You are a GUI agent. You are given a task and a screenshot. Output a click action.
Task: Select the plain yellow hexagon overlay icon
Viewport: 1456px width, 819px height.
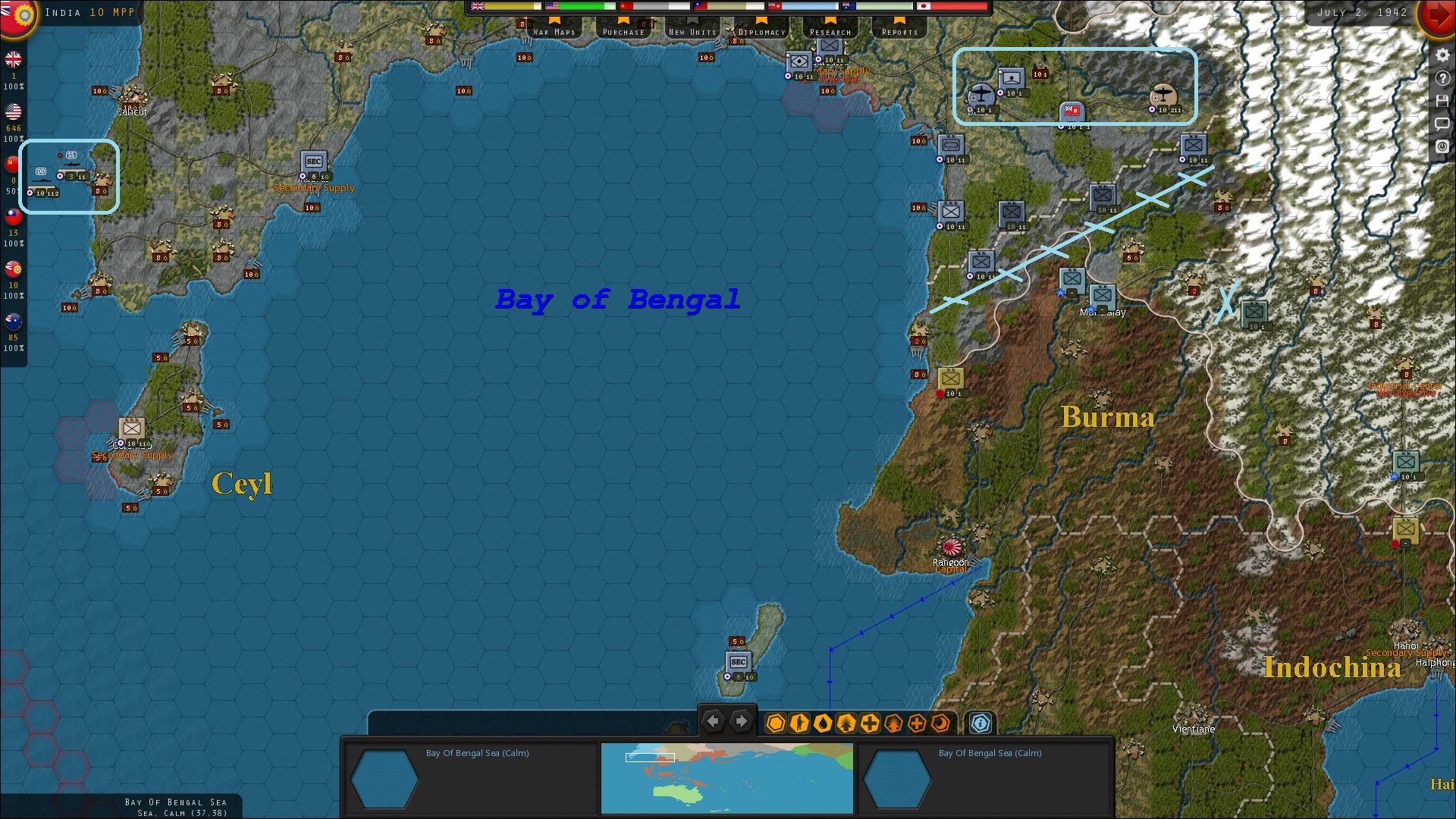(775, 724)
